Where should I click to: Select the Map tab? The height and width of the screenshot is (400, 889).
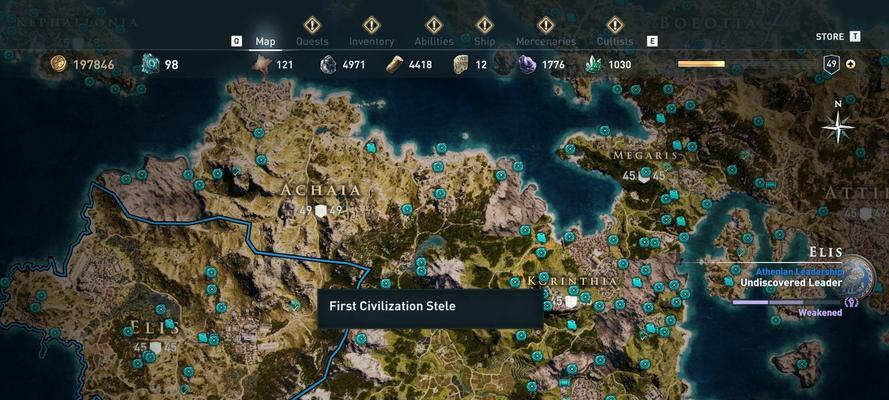265,42
